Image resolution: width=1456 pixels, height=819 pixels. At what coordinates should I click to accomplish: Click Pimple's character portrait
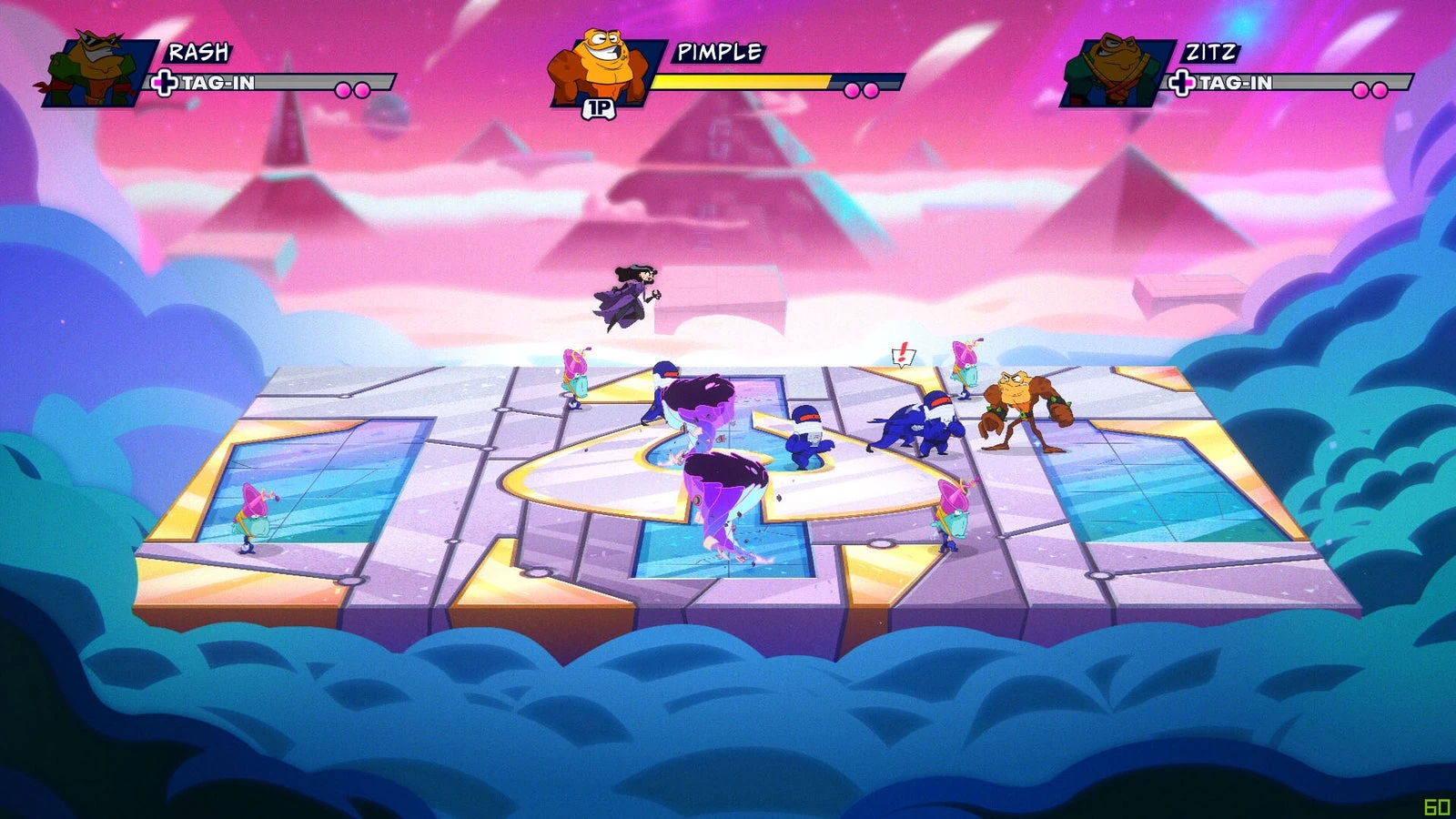602,64
